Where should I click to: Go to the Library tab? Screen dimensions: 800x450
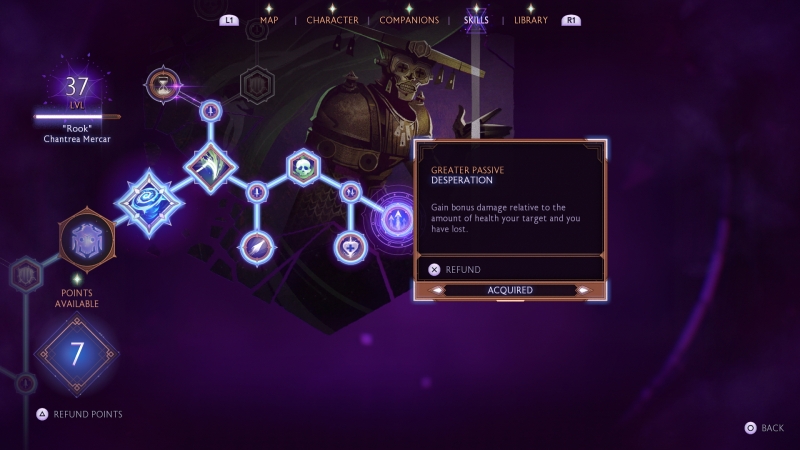click(531, 20)
